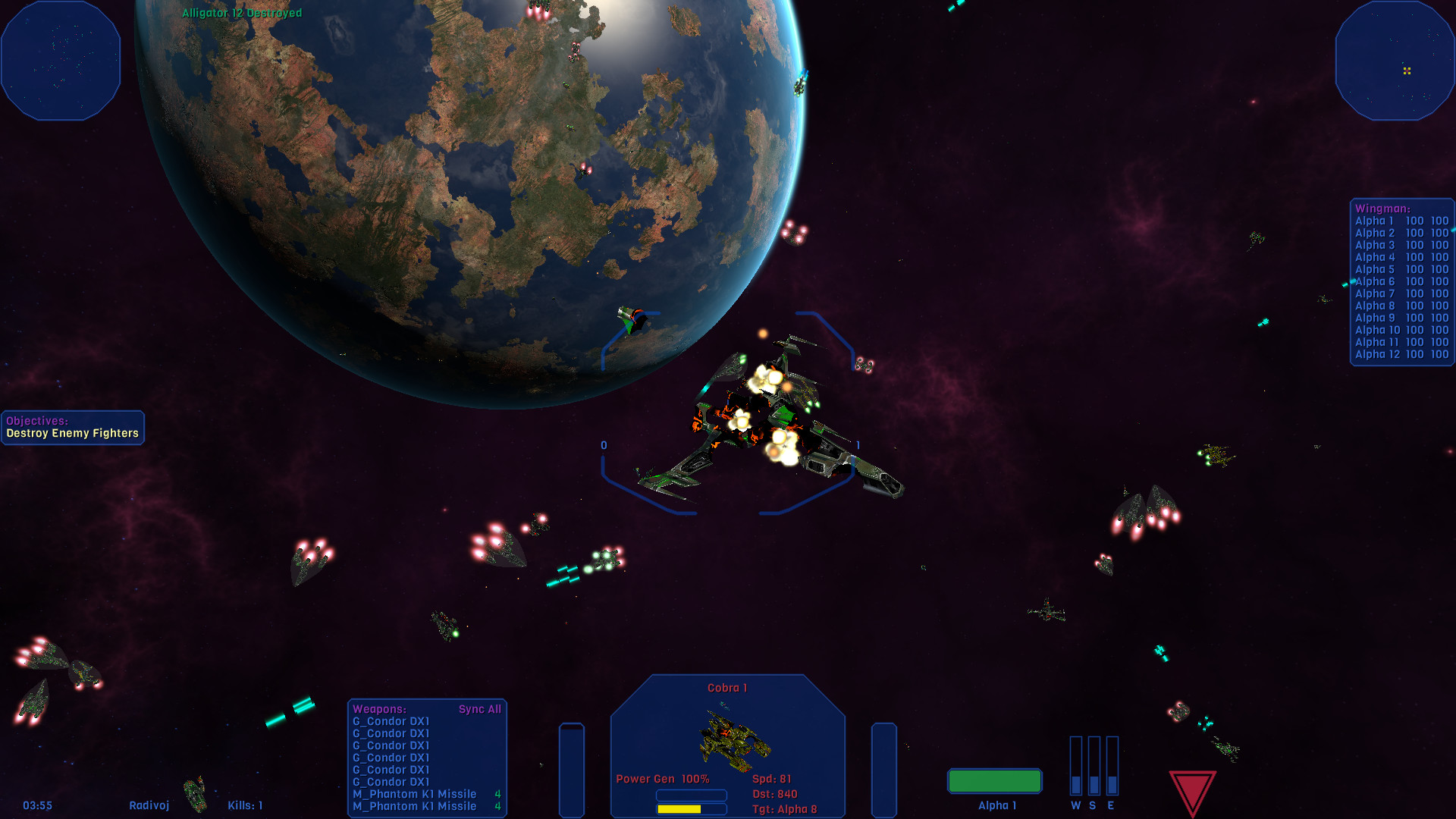1456x819 pixels.
Task: Select the Cobra 1 target header
Action: (x=726, y=686)
